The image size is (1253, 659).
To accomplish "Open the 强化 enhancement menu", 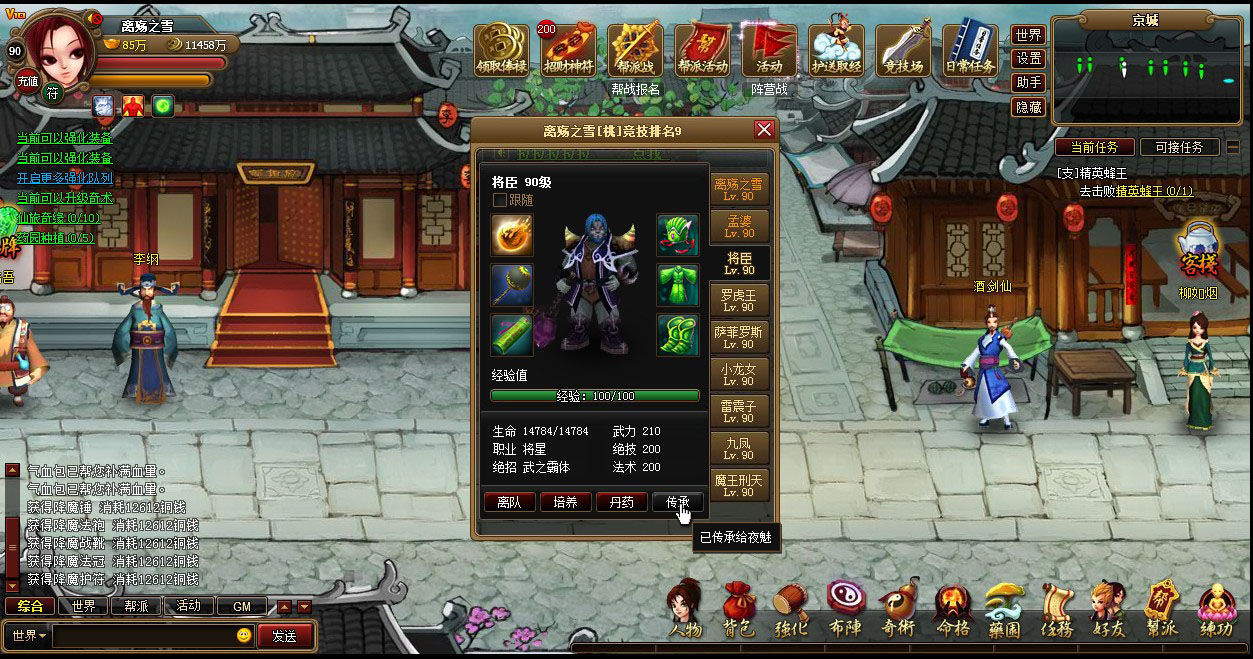I will coord(791,609).
